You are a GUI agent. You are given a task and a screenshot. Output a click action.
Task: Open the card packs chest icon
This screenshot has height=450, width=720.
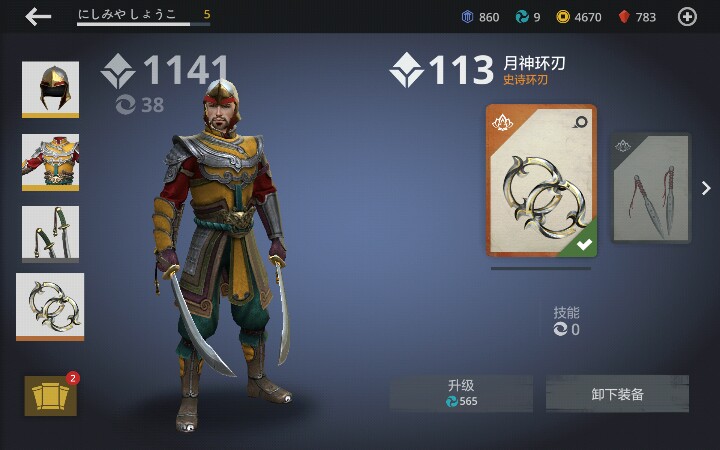(x=50, y=396)
